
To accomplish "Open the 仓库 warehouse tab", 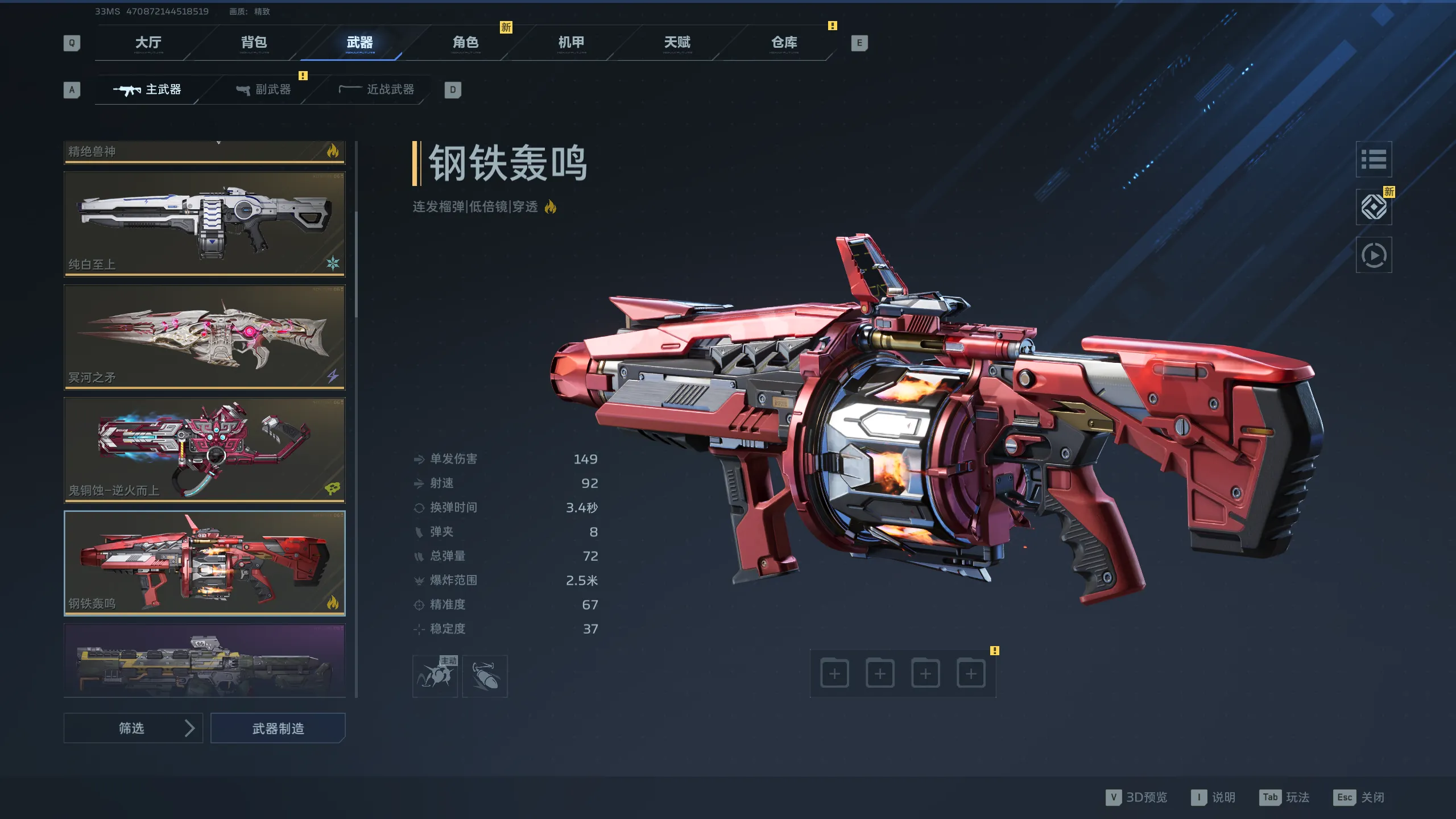I will click(x=784, y=43).
